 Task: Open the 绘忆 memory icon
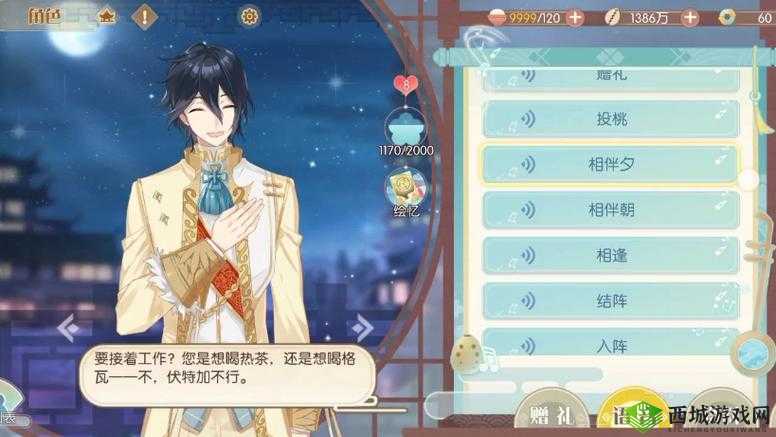coord(408,188)
